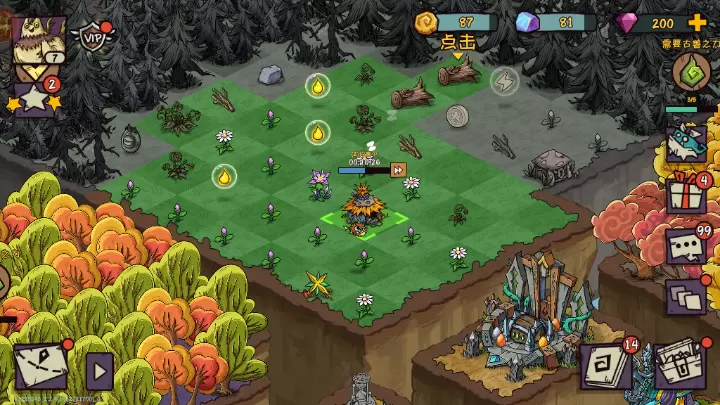Image resolution: width=720 pixels, height=405 pixels.
Task: Open the stacked cards menu
Action: point(686,296)
